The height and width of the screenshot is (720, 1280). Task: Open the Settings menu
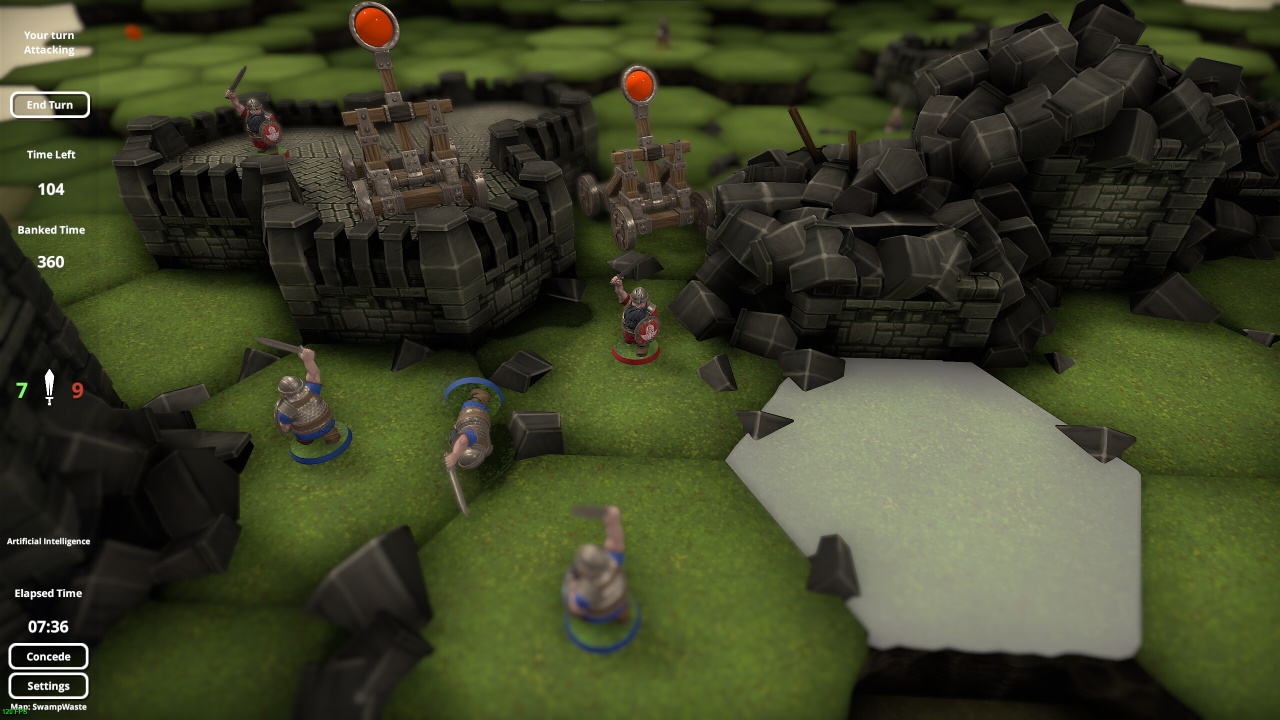[49, 686]
